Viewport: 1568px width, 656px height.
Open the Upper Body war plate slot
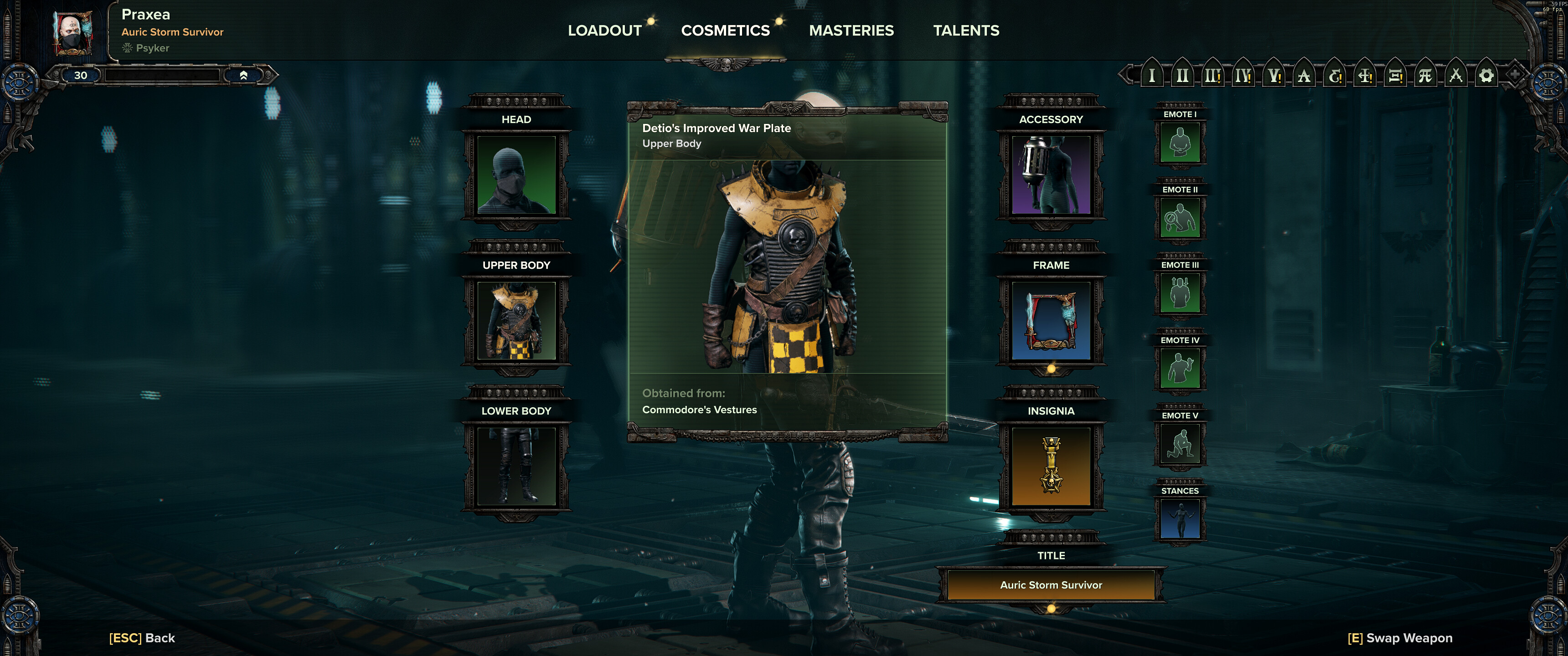point(516,321)
